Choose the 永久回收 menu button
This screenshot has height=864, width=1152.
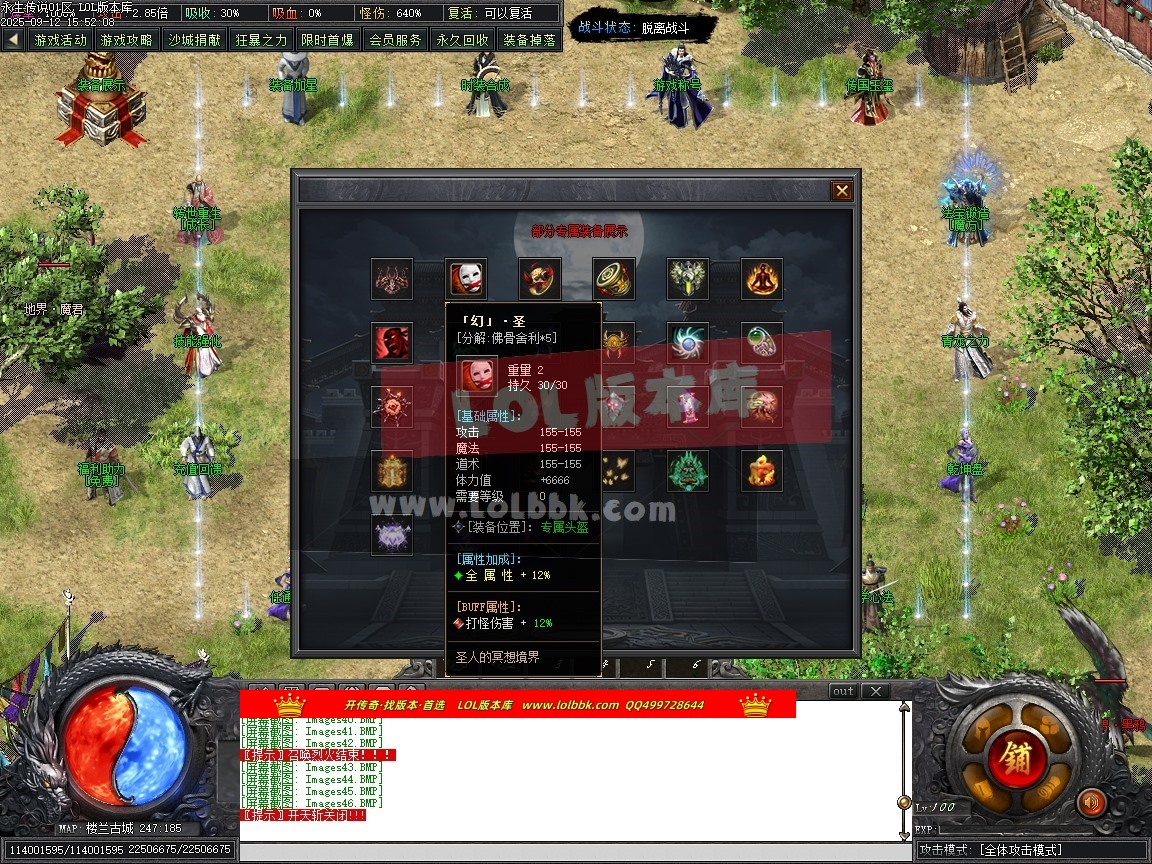coord(462,40)
